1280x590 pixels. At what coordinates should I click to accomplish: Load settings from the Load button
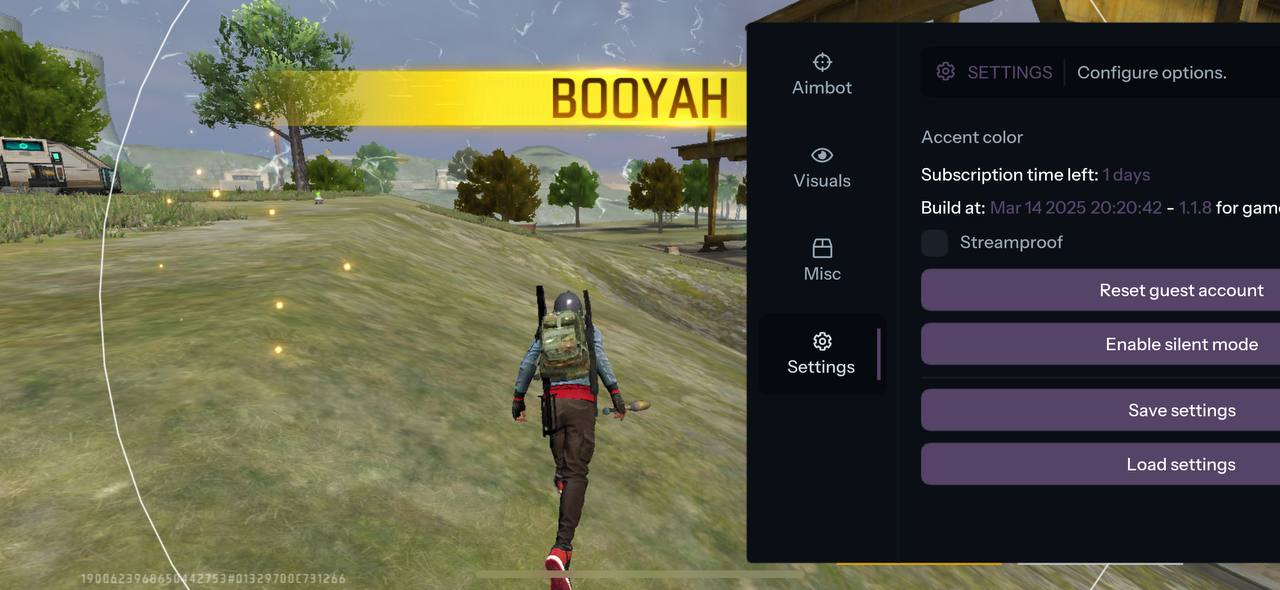(1100, 464)
